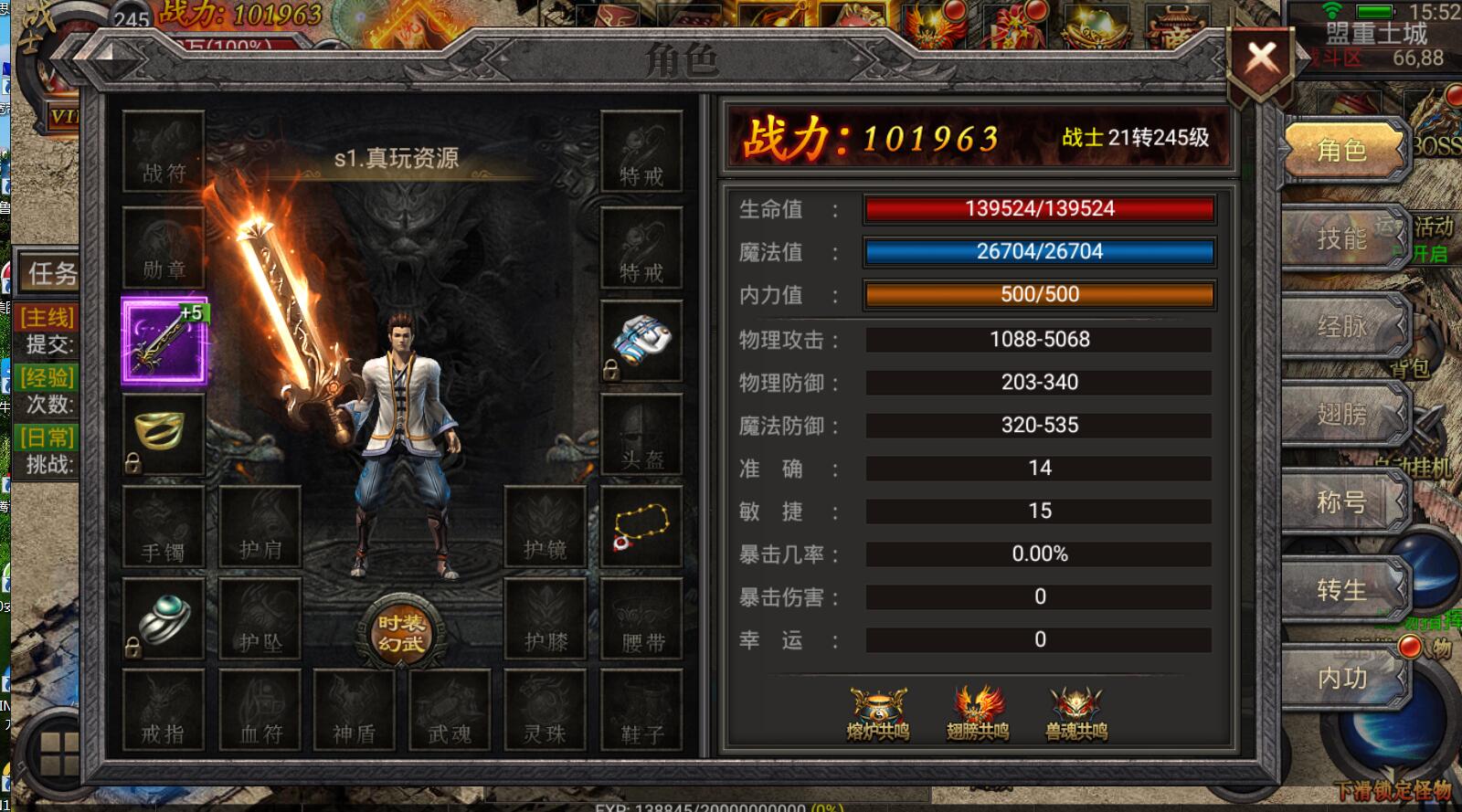Select the empty 鞋子 shoes slot
This screenshot has height=812, width=1462.
coord(641,711)
